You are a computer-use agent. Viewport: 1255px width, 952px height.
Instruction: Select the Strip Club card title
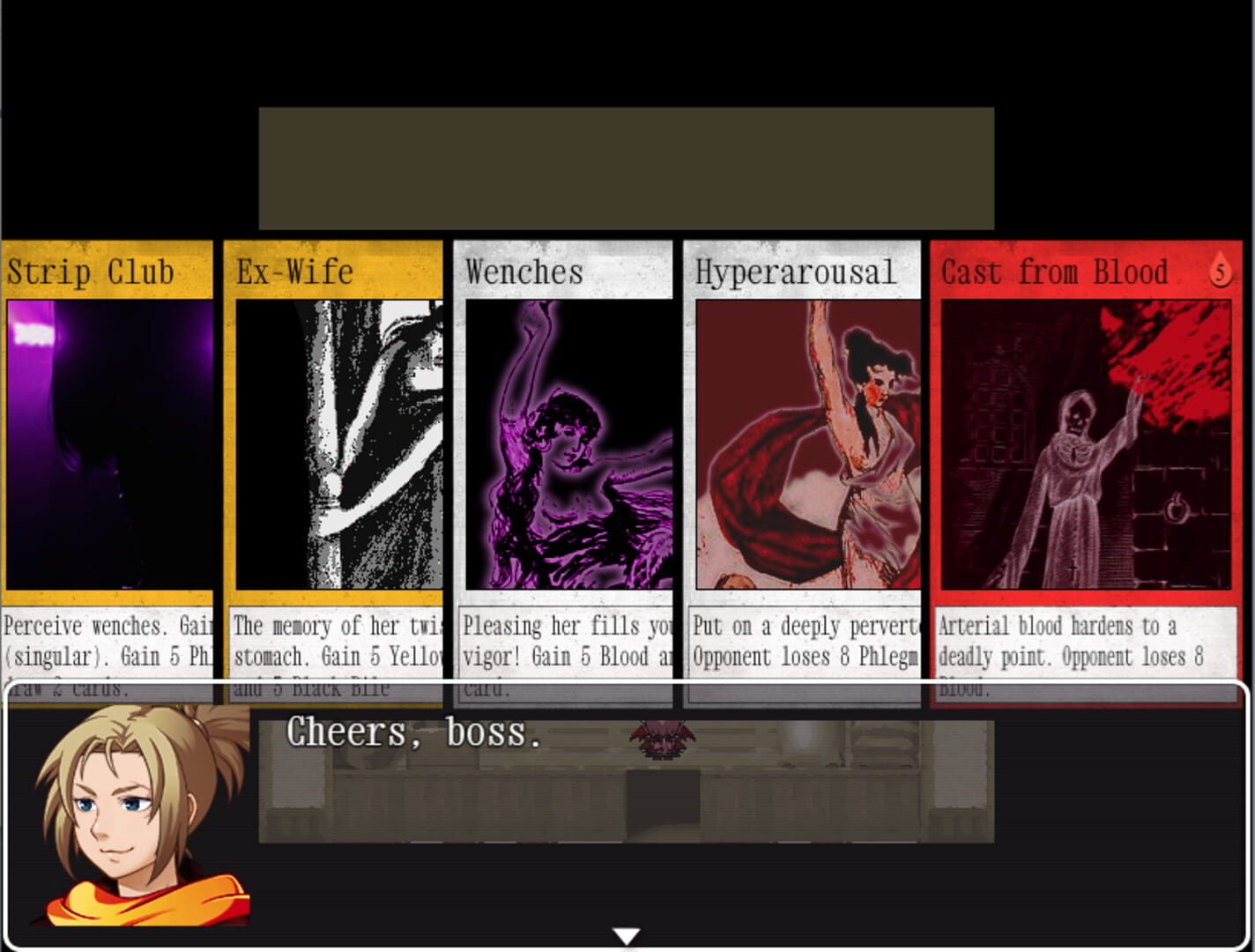[89, 272]
